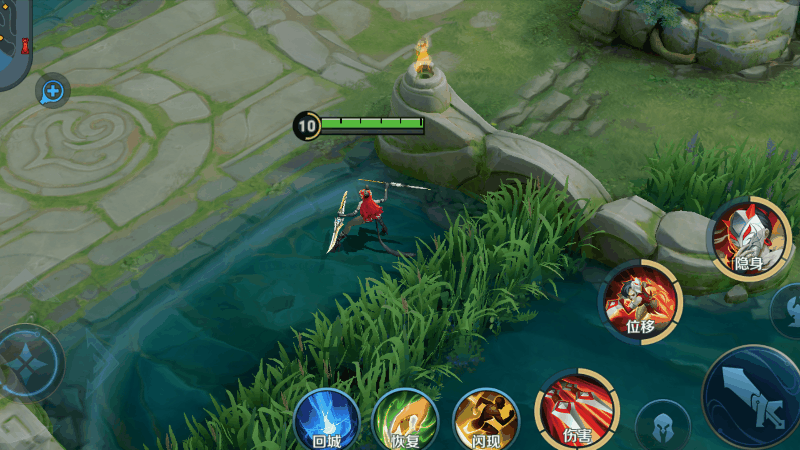
Task: Trigger the 伤害 damage skill
Action: tap(576, 408)
